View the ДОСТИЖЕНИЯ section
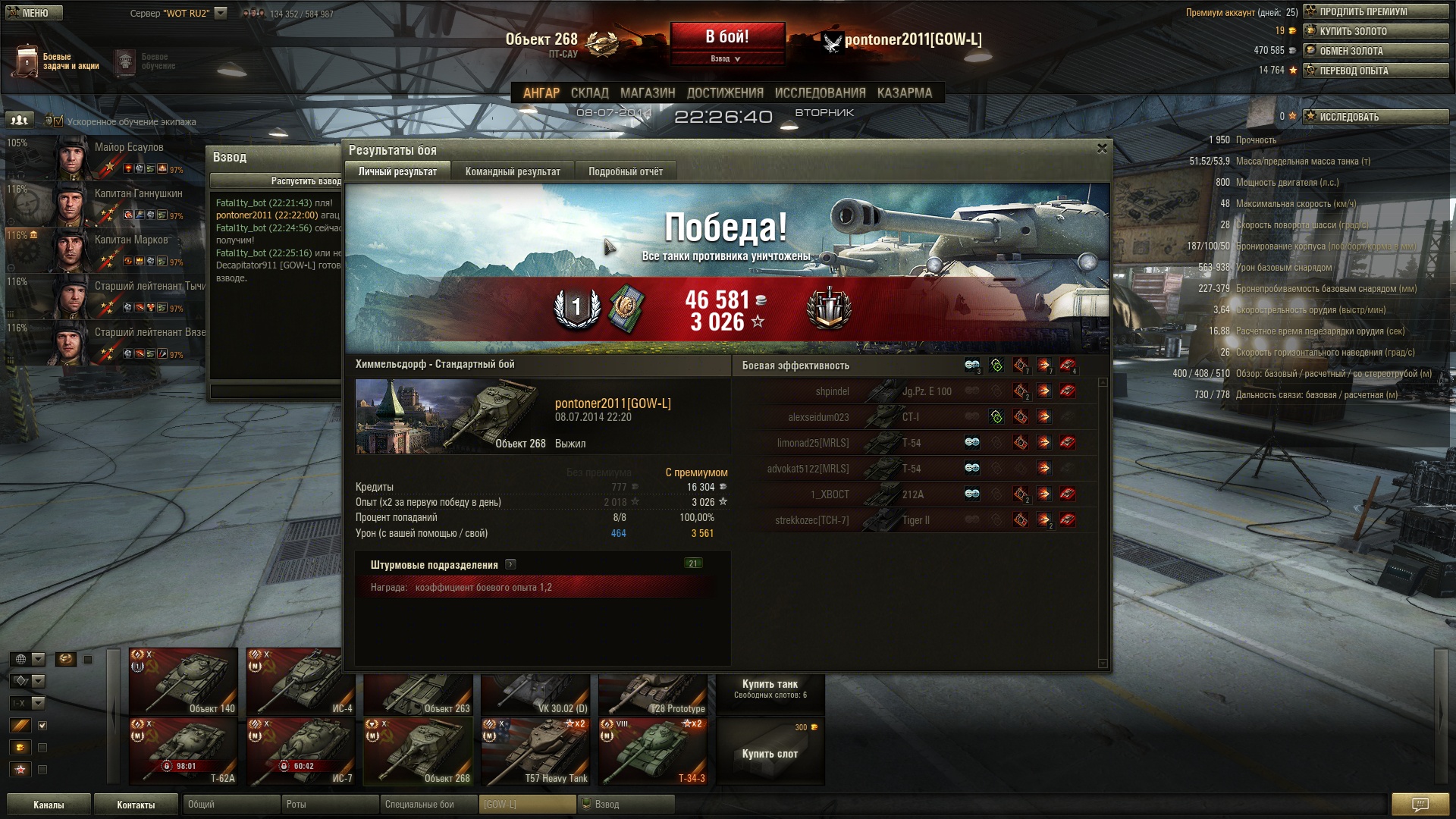Viewport: 1456px width, 819px height. point(724,93)
